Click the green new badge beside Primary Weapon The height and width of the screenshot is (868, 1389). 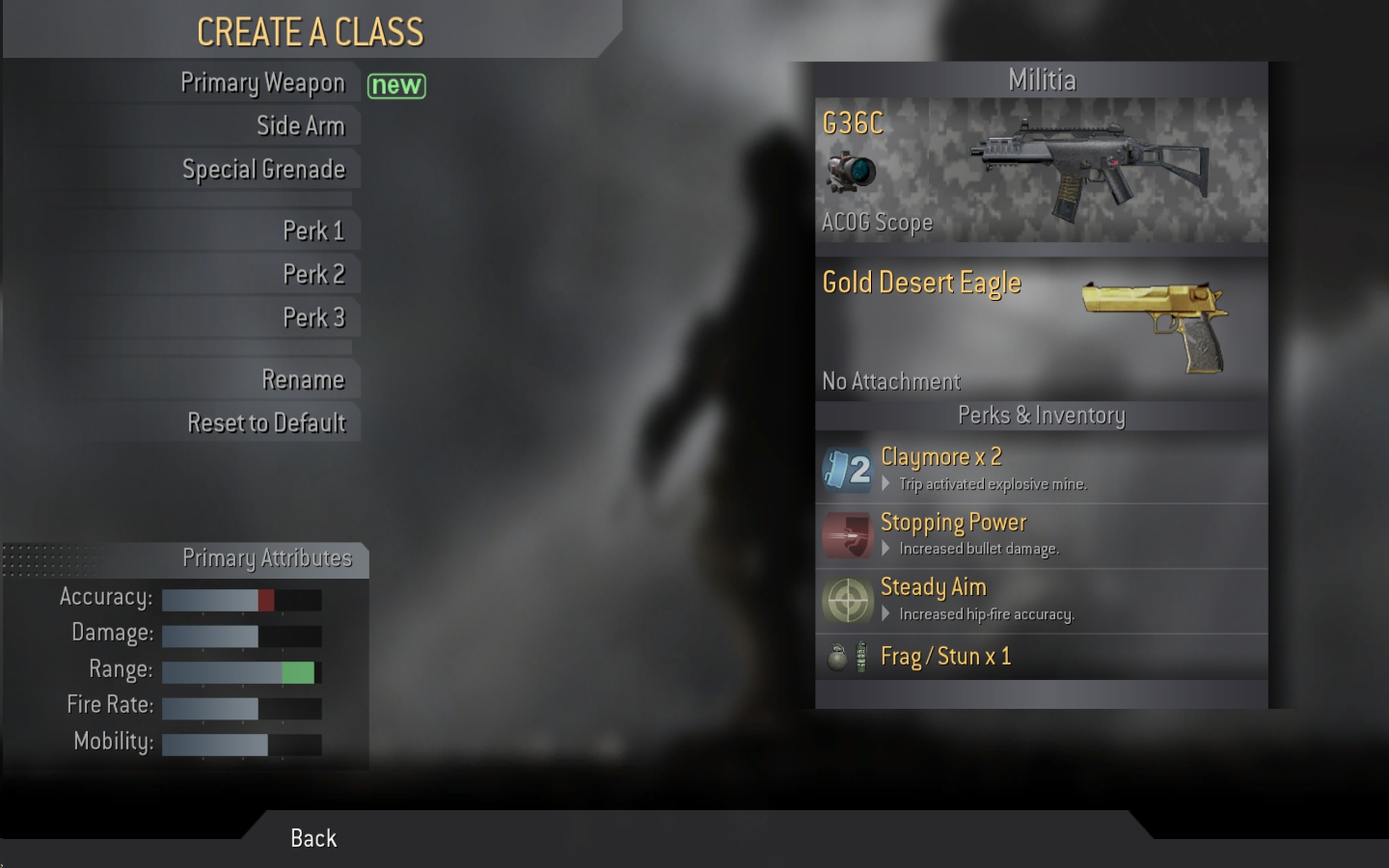396,86
